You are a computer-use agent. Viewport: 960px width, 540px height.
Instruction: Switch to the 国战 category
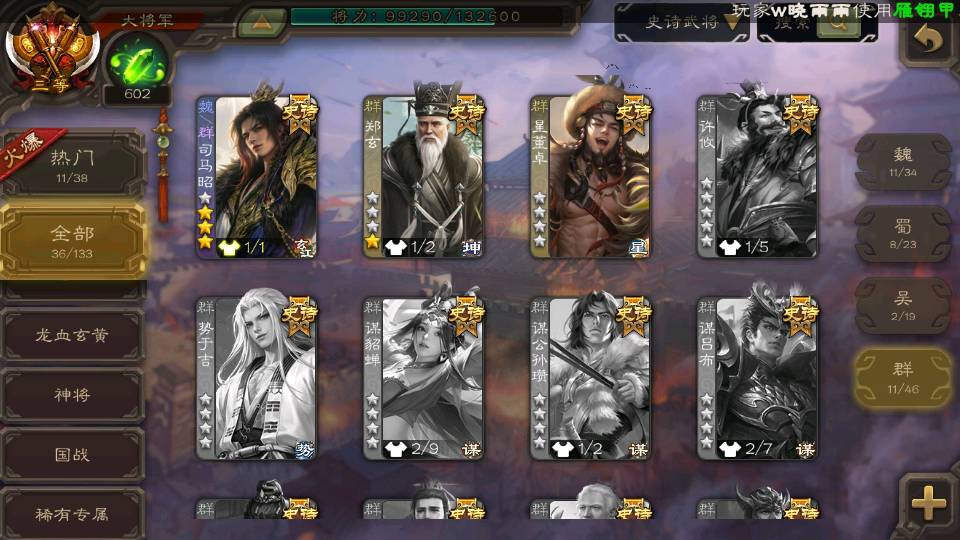pos(72,455)
